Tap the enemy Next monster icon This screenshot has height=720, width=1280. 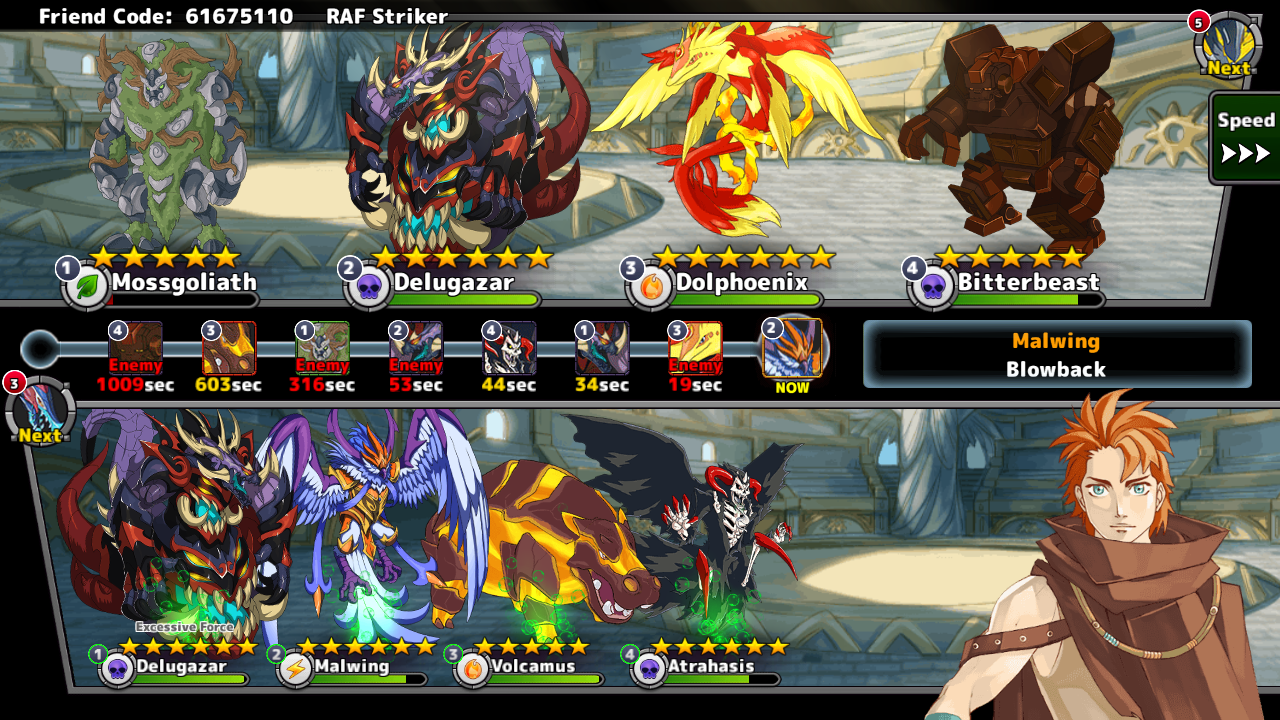[1227, 46]
